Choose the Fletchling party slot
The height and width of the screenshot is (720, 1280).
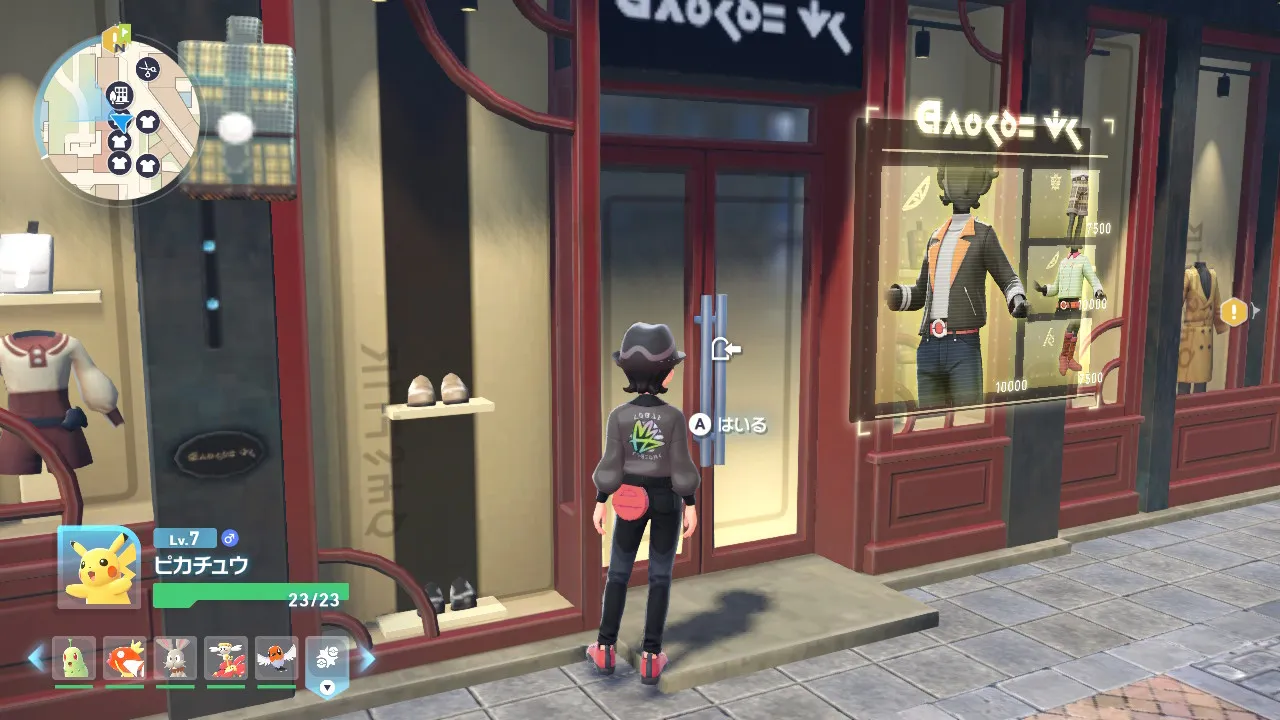click(277, 658)
